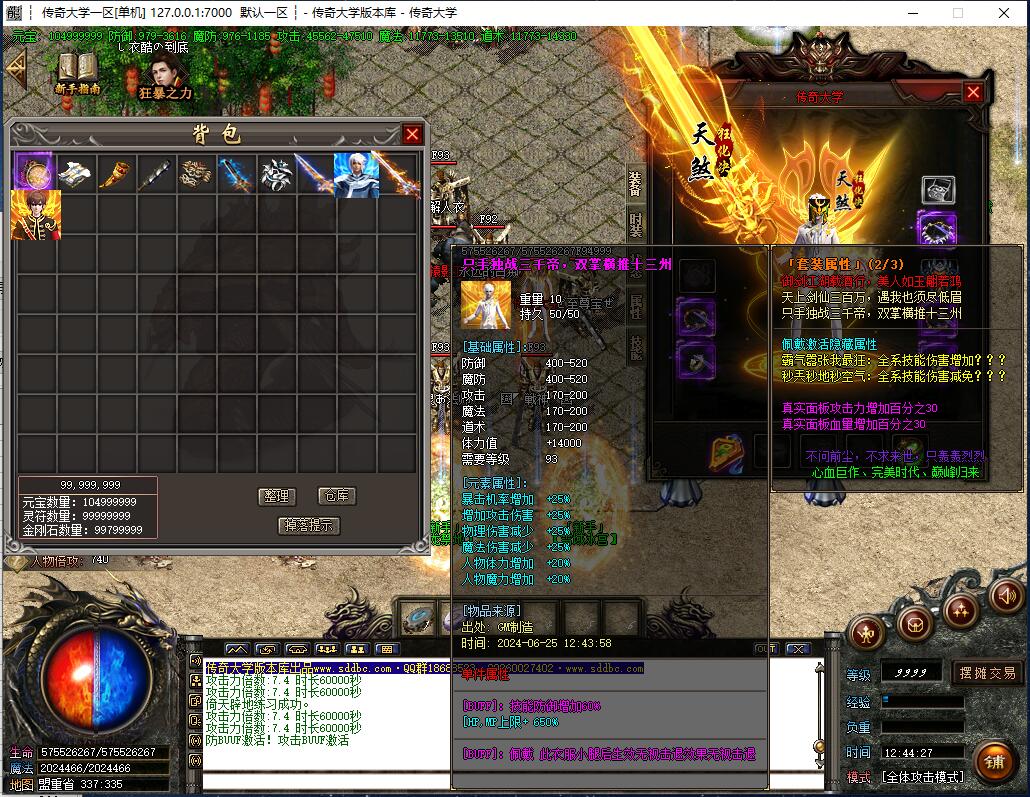
Task: Switch to the 时装 fashion tab
Action: click(636, 227)
